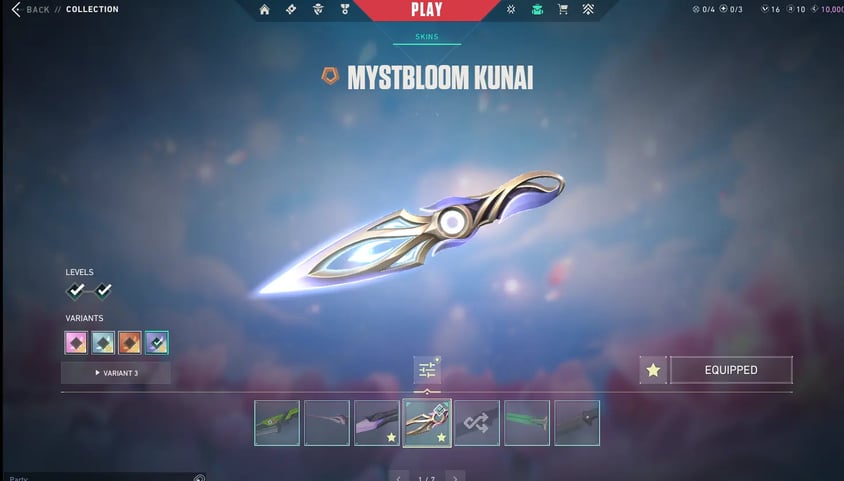Select the purple blade skin thumbnail
Image resolution: width=844 pixels, height=481 pixels.
377,422
